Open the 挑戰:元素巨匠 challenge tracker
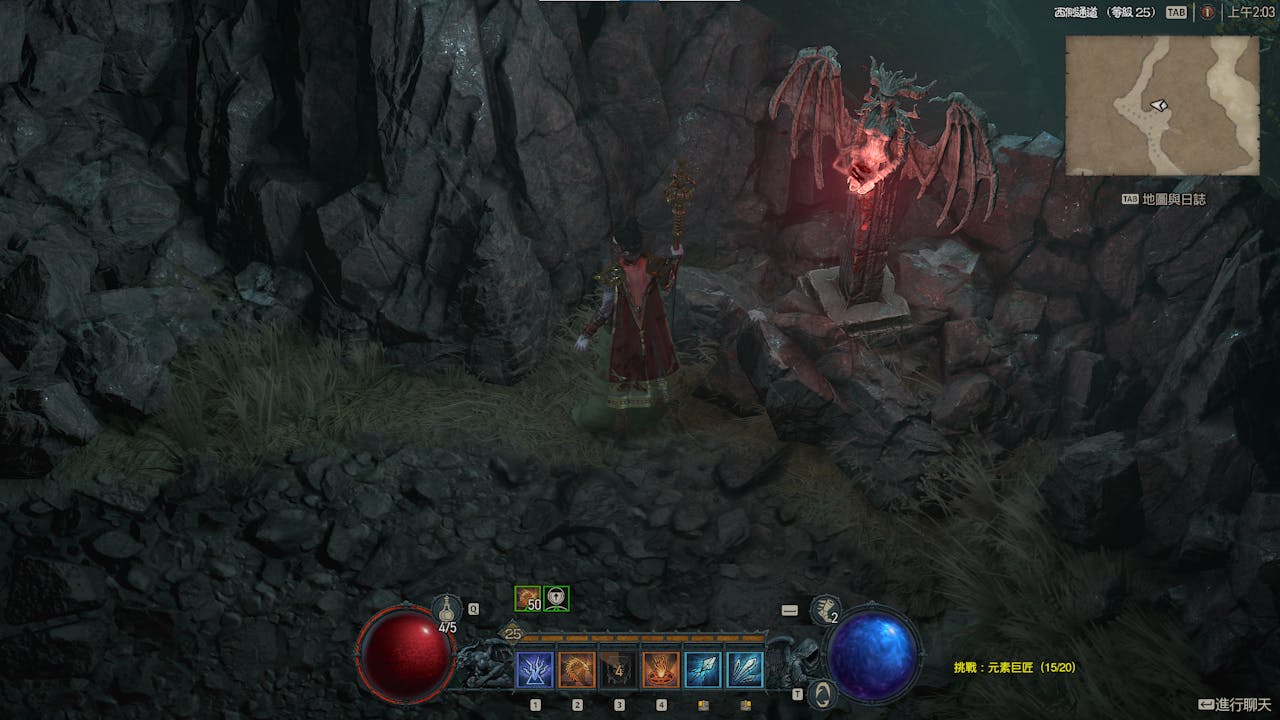The height and width of the screenshot is (720, 1280). pyautogui.click(x=1014, y=667)
